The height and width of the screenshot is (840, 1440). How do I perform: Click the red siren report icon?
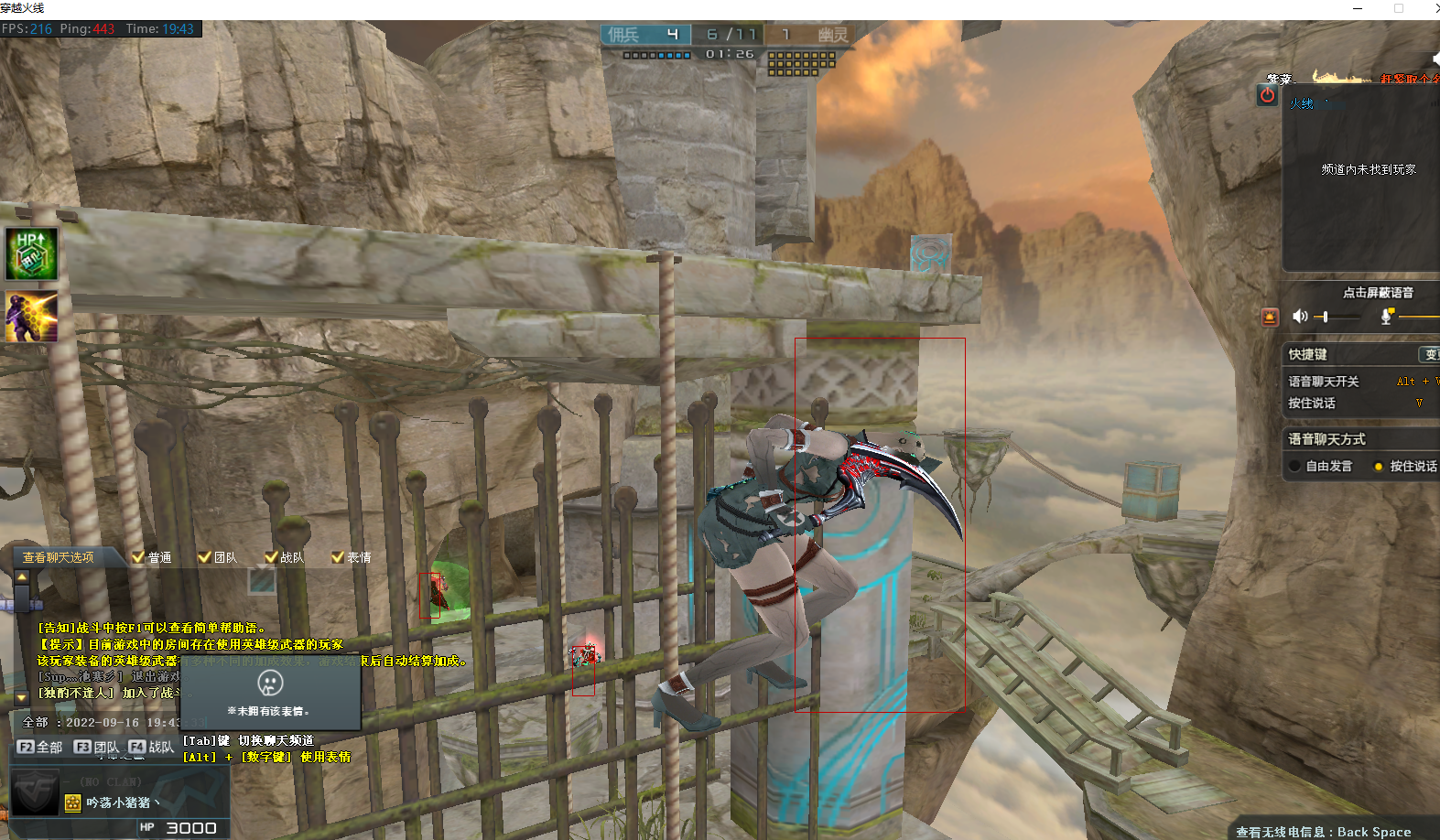pos(1270,317)
